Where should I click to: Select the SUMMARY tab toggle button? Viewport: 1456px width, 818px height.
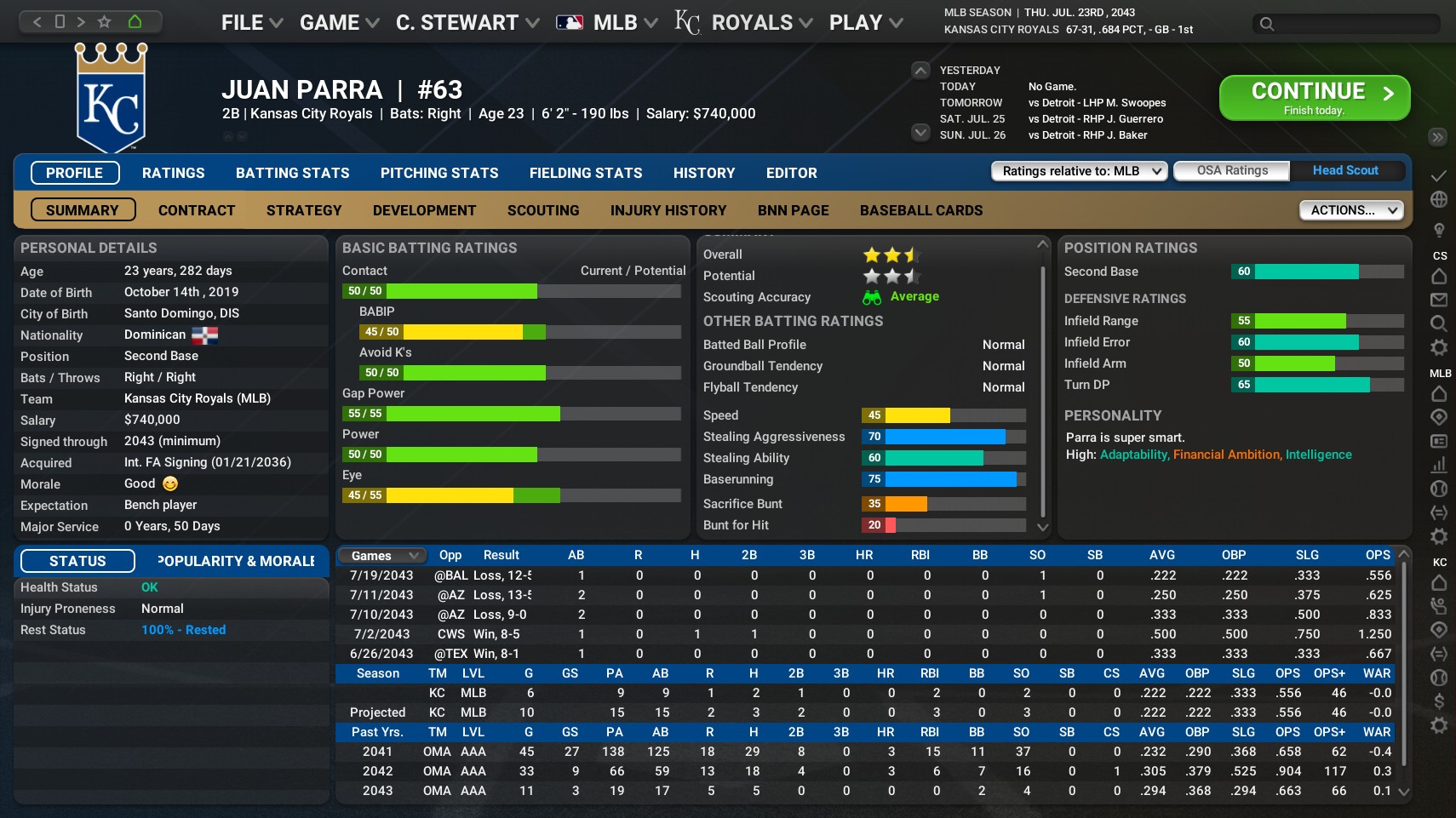point(82,209)
